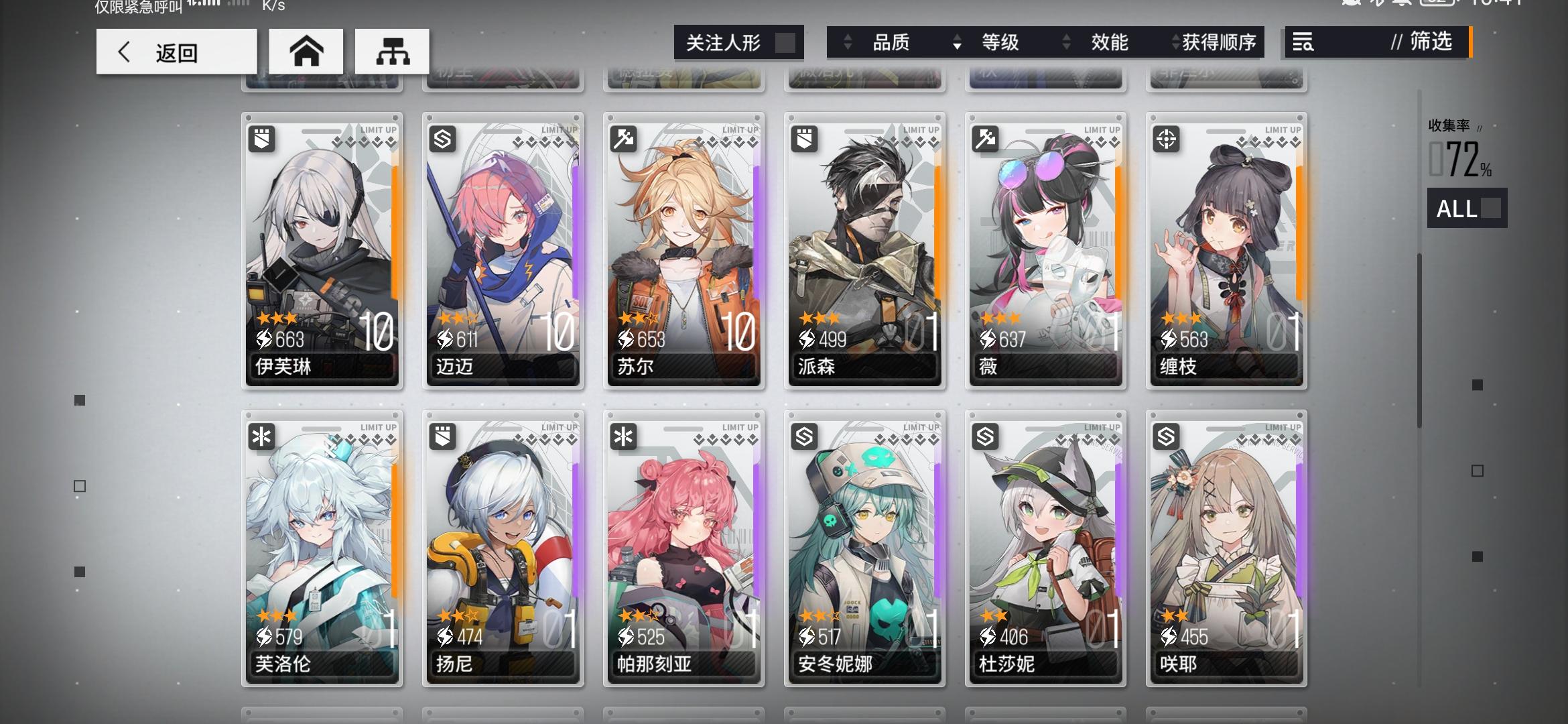Viewport: 1568px width, 724px height.
Task: Click the org-chart icon beside home button
Action: [x=392, y=51]
